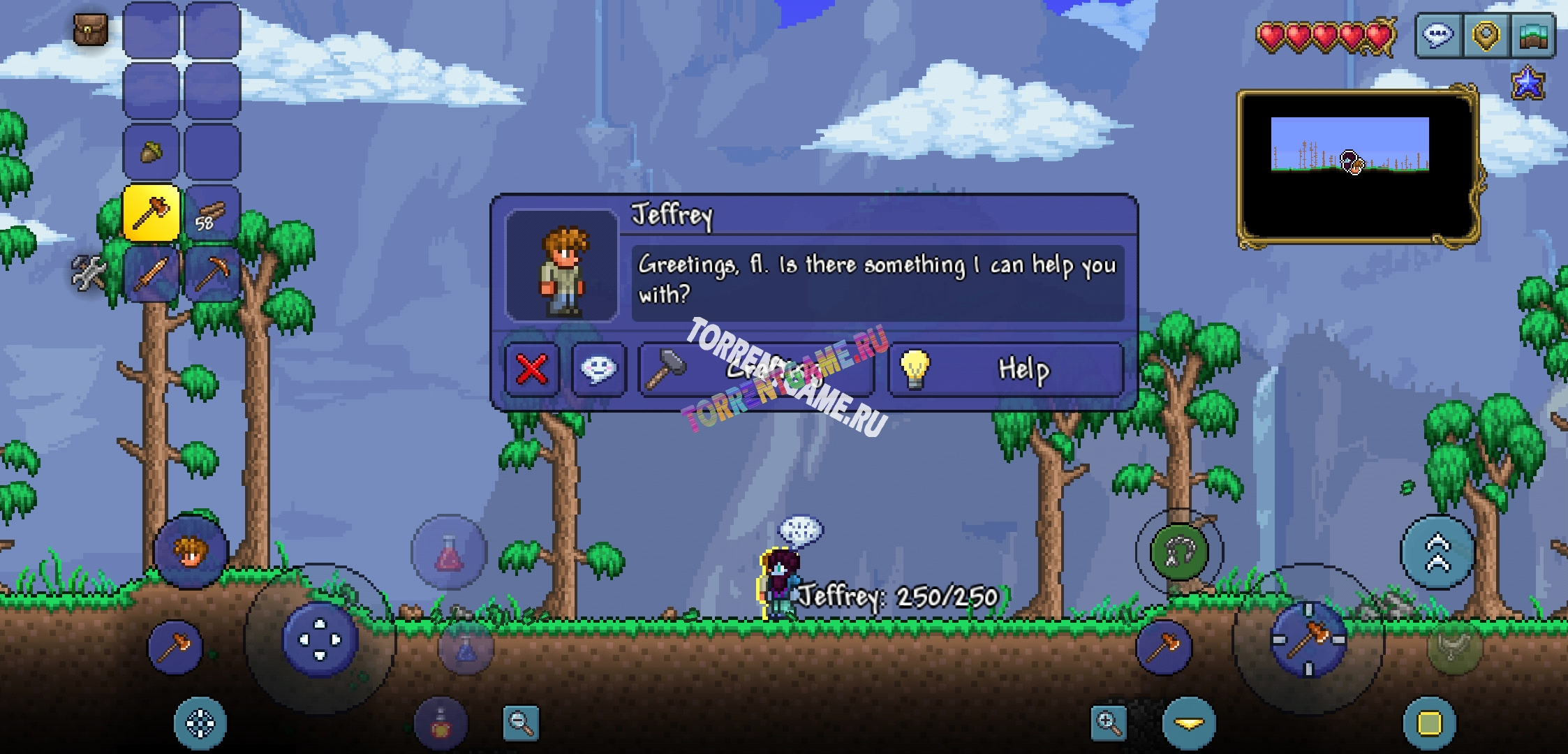Screen dimensions: 1568x754
Task: Activate the green grappling hook button
Action: [x=1179, y=552]
